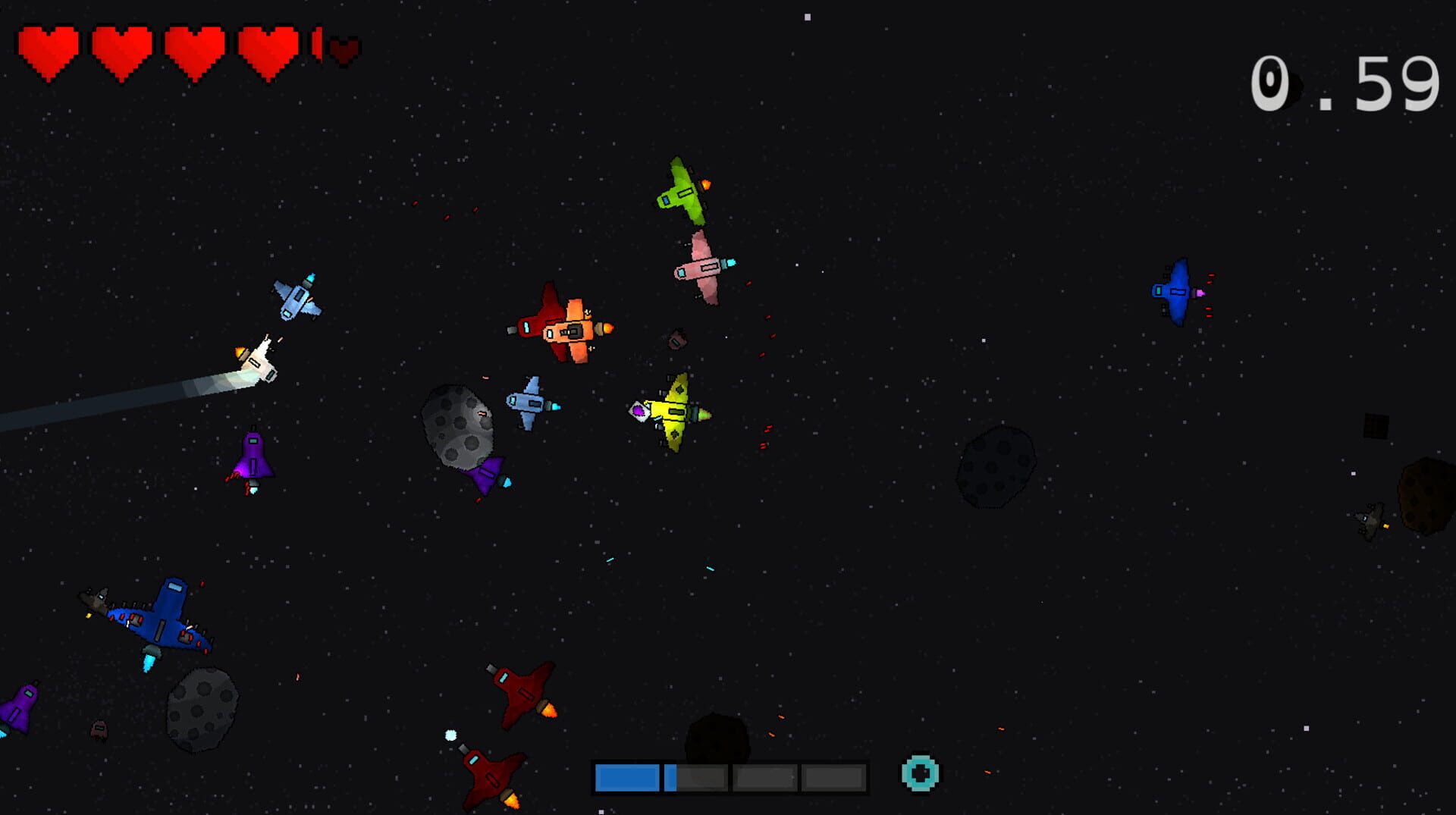
Task: Click the dark asteroid on the right side
Action: pyautogui.click(x=993, y=466)
